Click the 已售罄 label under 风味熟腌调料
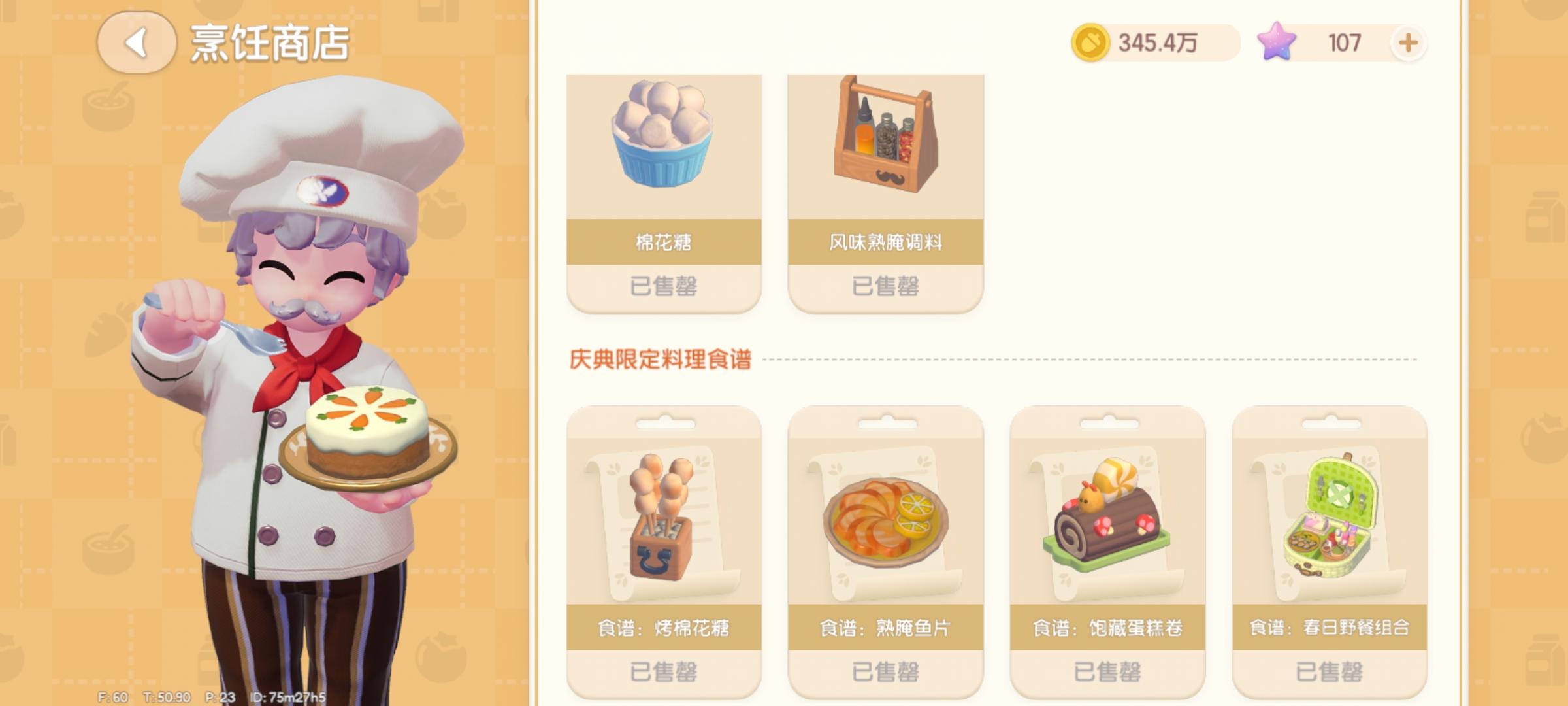This screenshot has width=1568, height=706. (885, 286)
